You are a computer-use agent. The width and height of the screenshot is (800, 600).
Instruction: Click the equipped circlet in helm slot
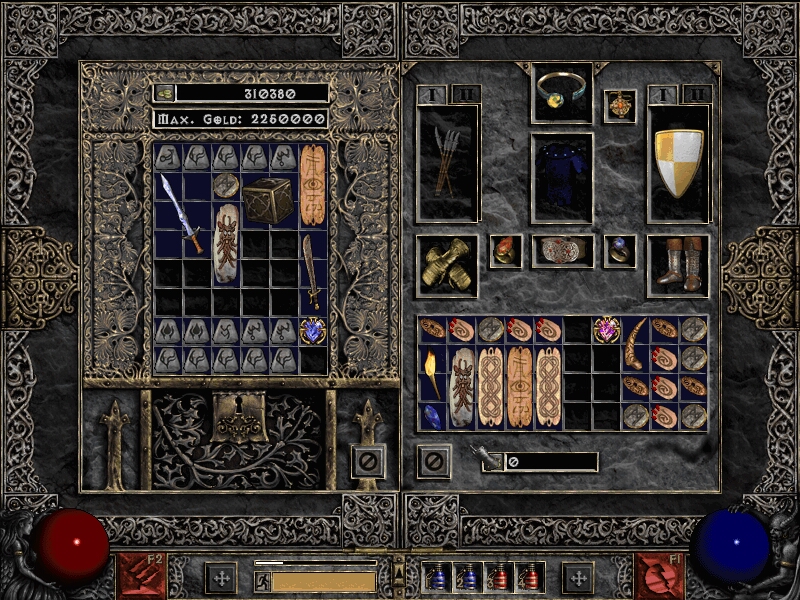561,90
